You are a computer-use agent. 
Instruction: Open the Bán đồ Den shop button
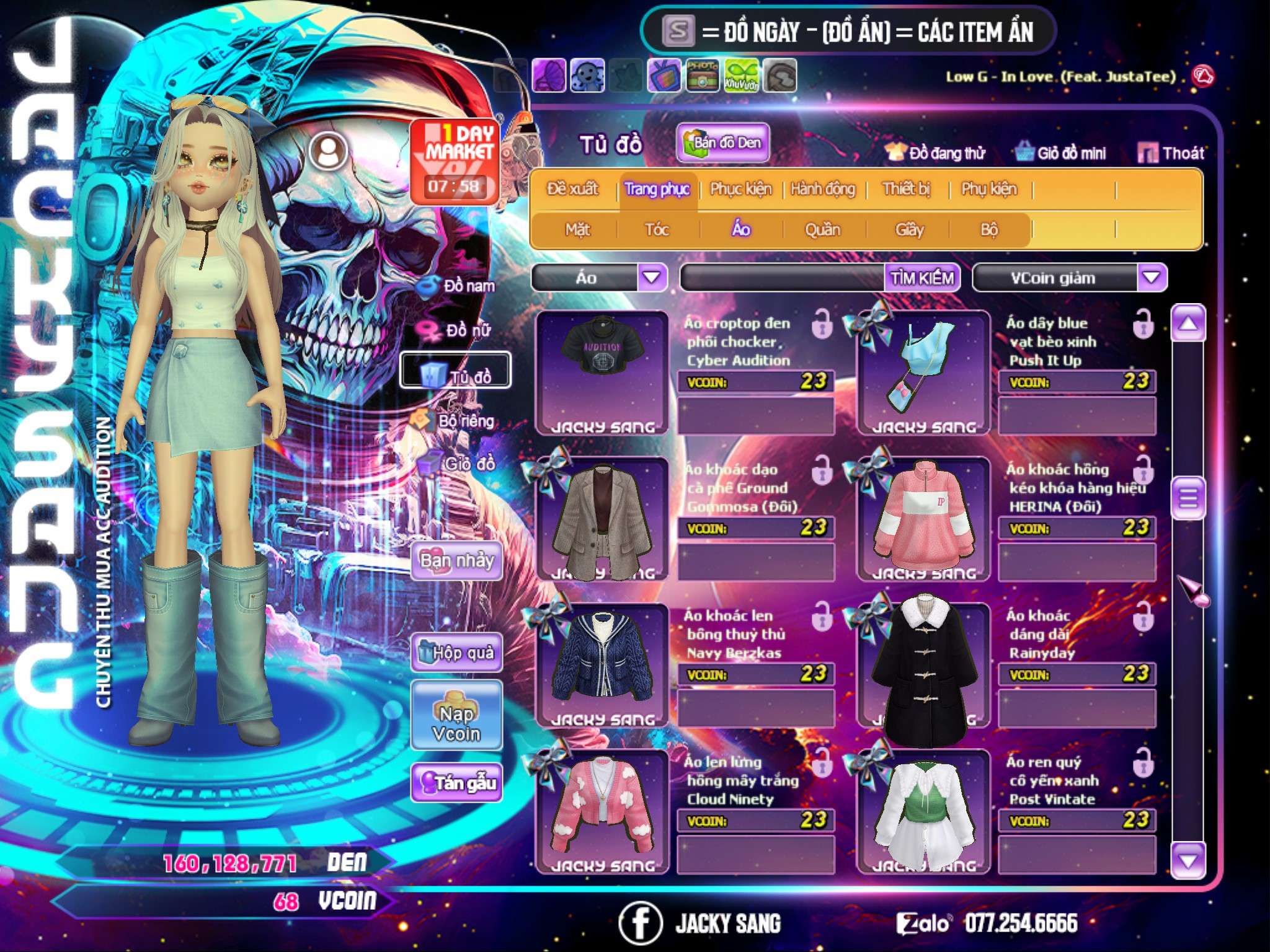[722, 143]
